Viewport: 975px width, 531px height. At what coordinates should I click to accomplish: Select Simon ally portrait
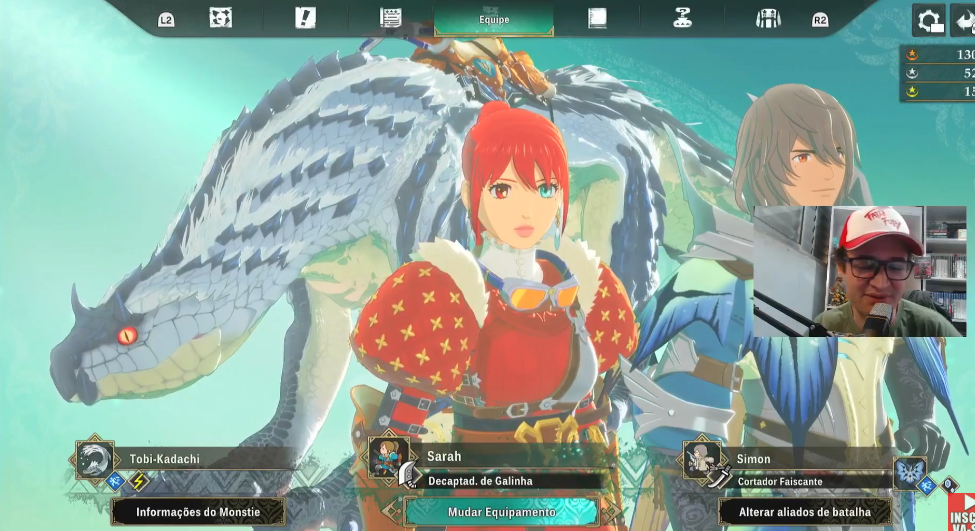[703, 460]
